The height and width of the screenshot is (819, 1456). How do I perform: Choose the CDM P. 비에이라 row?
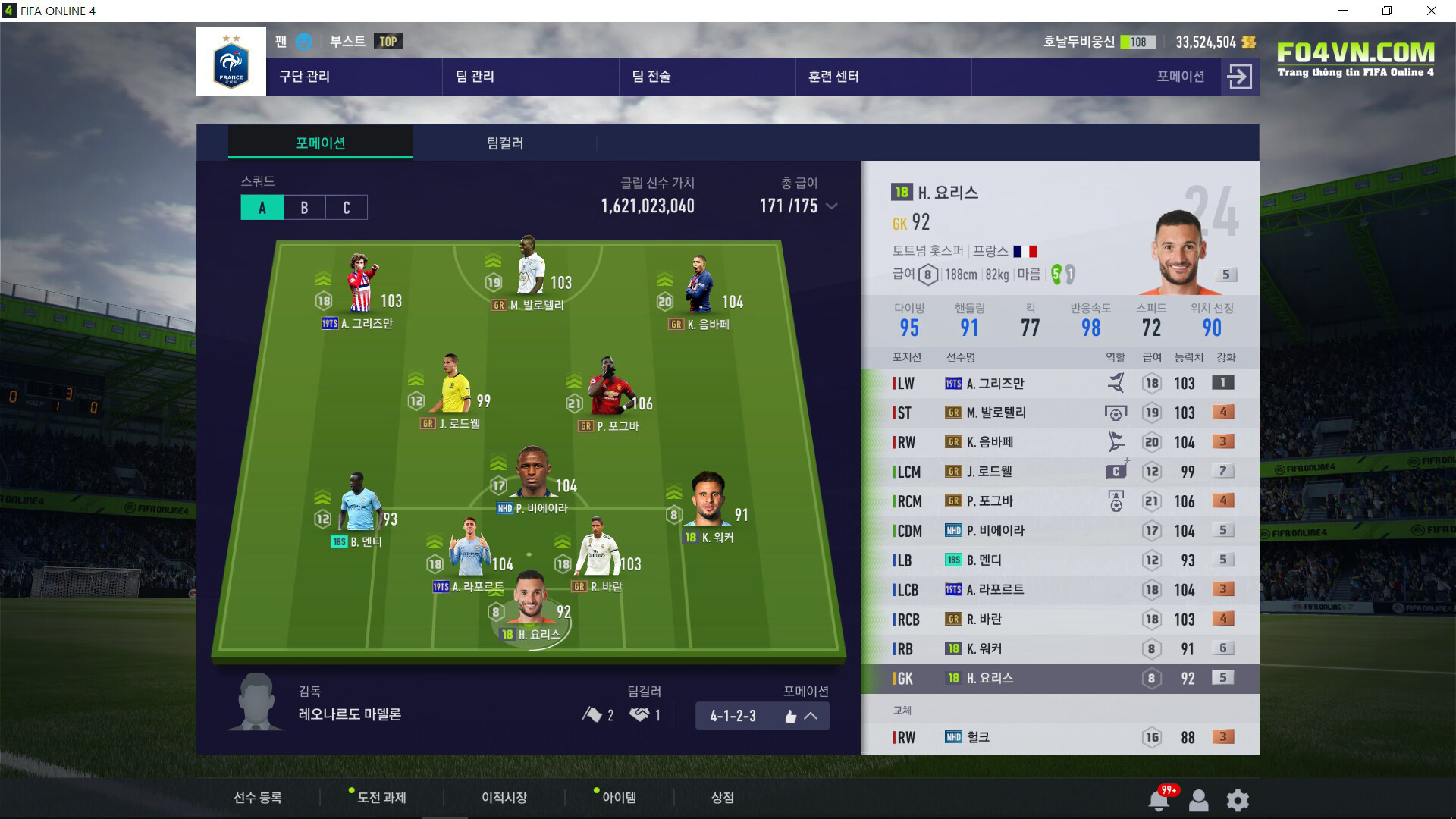pyautogui.click(x=1059, y=531)
